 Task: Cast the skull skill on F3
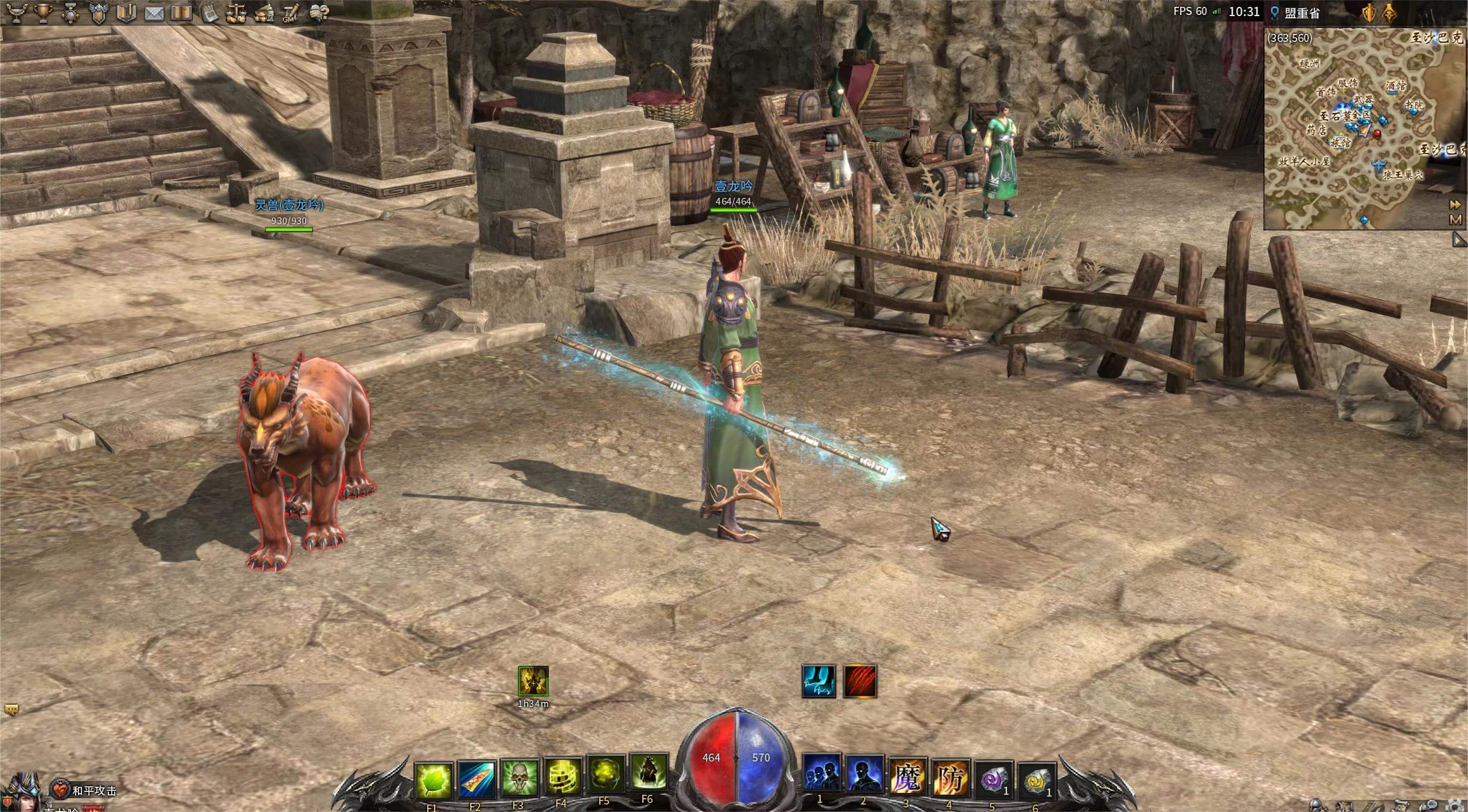click(518, 778)
